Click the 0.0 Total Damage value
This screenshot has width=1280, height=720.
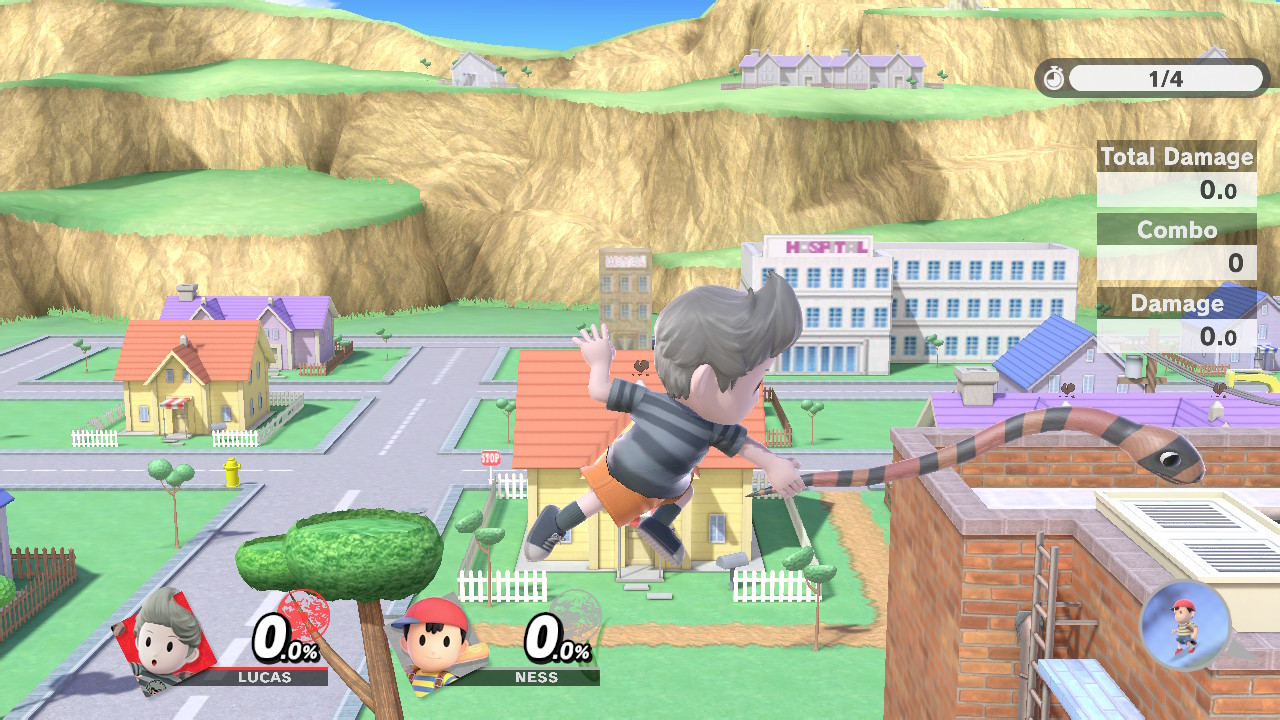coord(1220,190)
